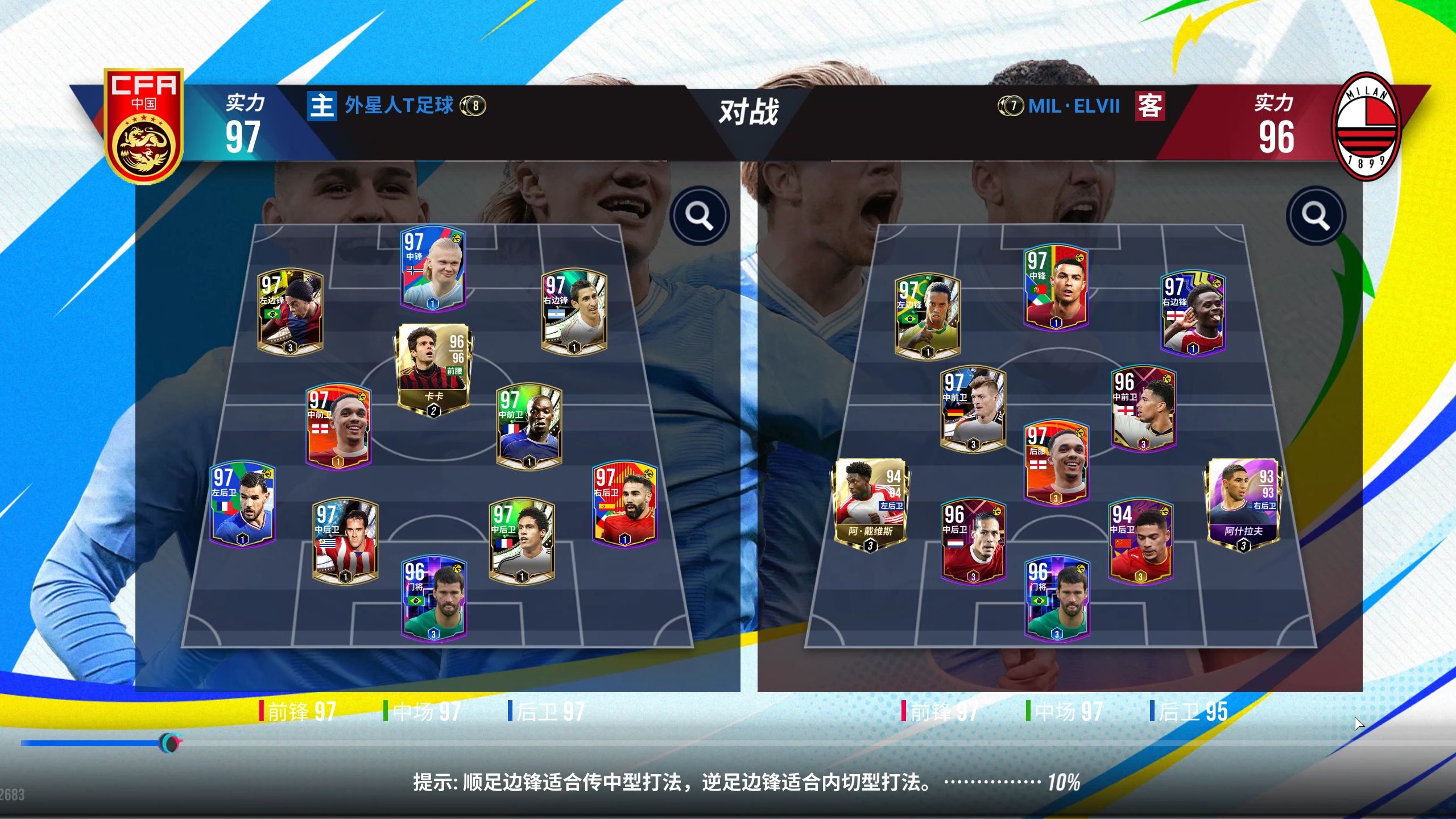Select Carvajal's right back card
This screenshot has height=819, width=1456.
[624, 503]
